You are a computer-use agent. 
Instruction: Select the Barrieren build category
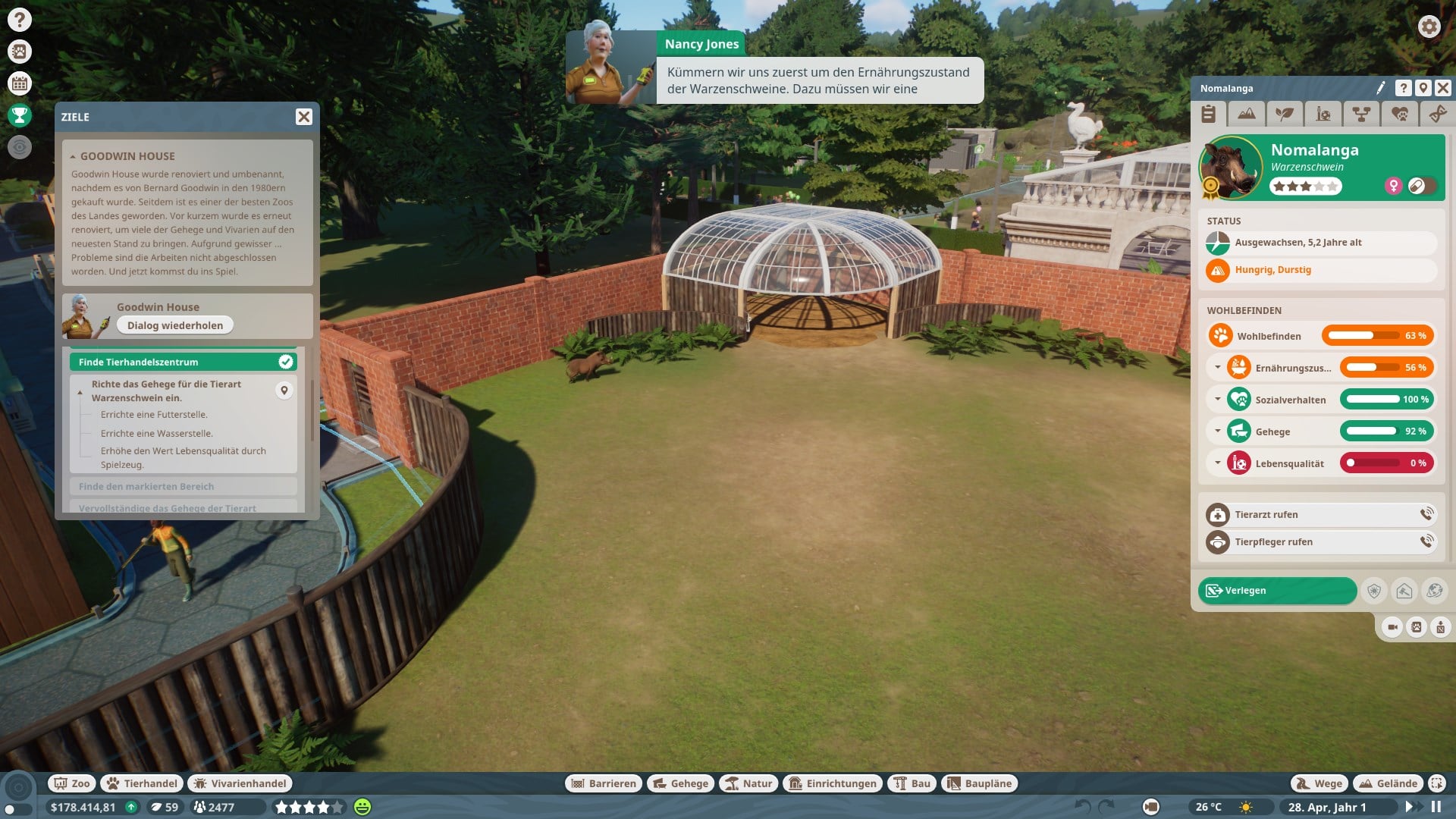(x=604, y=783)
